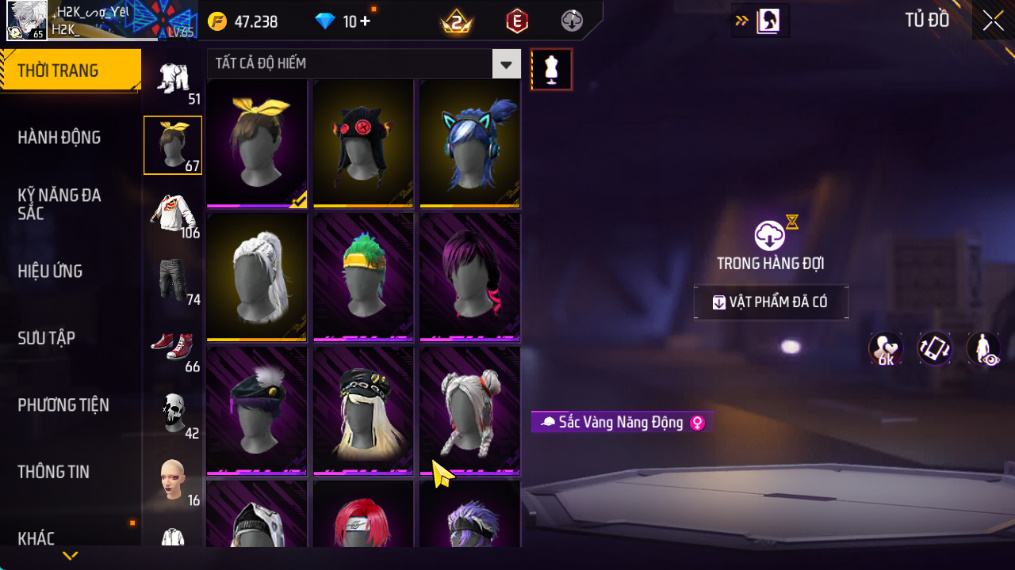Pick the blue hair with cat-ear headphones
The image size is (1015, 570).
[469, 143]
